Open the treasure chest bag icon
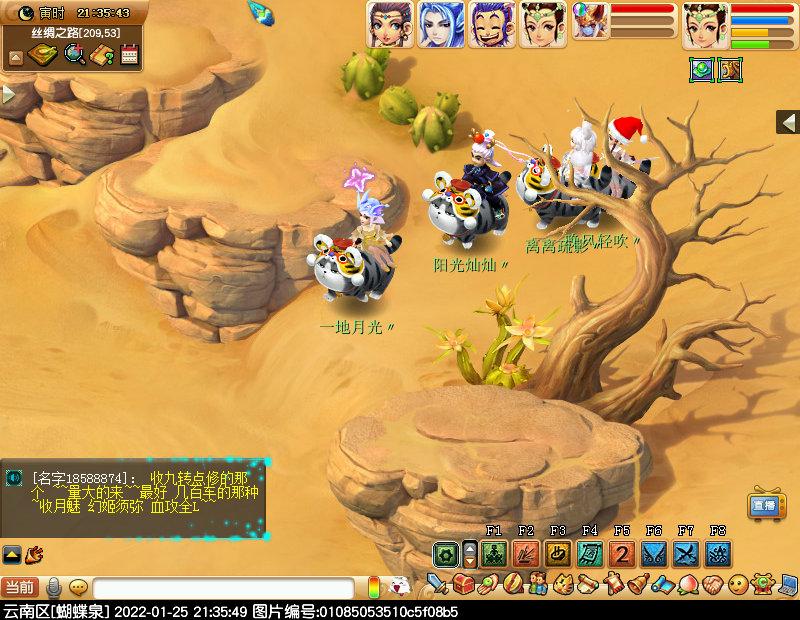The width and height of the screenshot is (800, 620). 461,583
